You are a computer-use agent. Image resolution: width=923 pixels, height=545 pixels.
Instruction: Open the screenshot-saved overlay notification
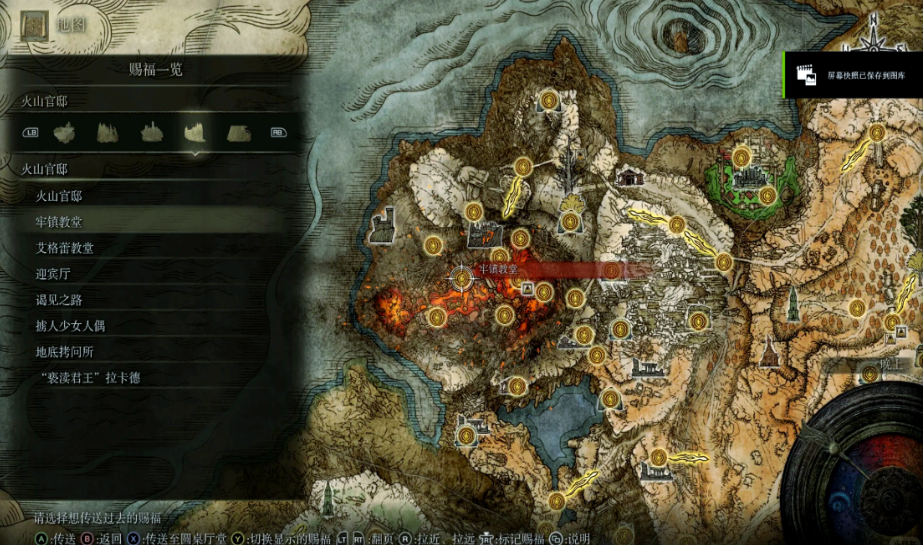pyautogui.click(x=854, y=75)
